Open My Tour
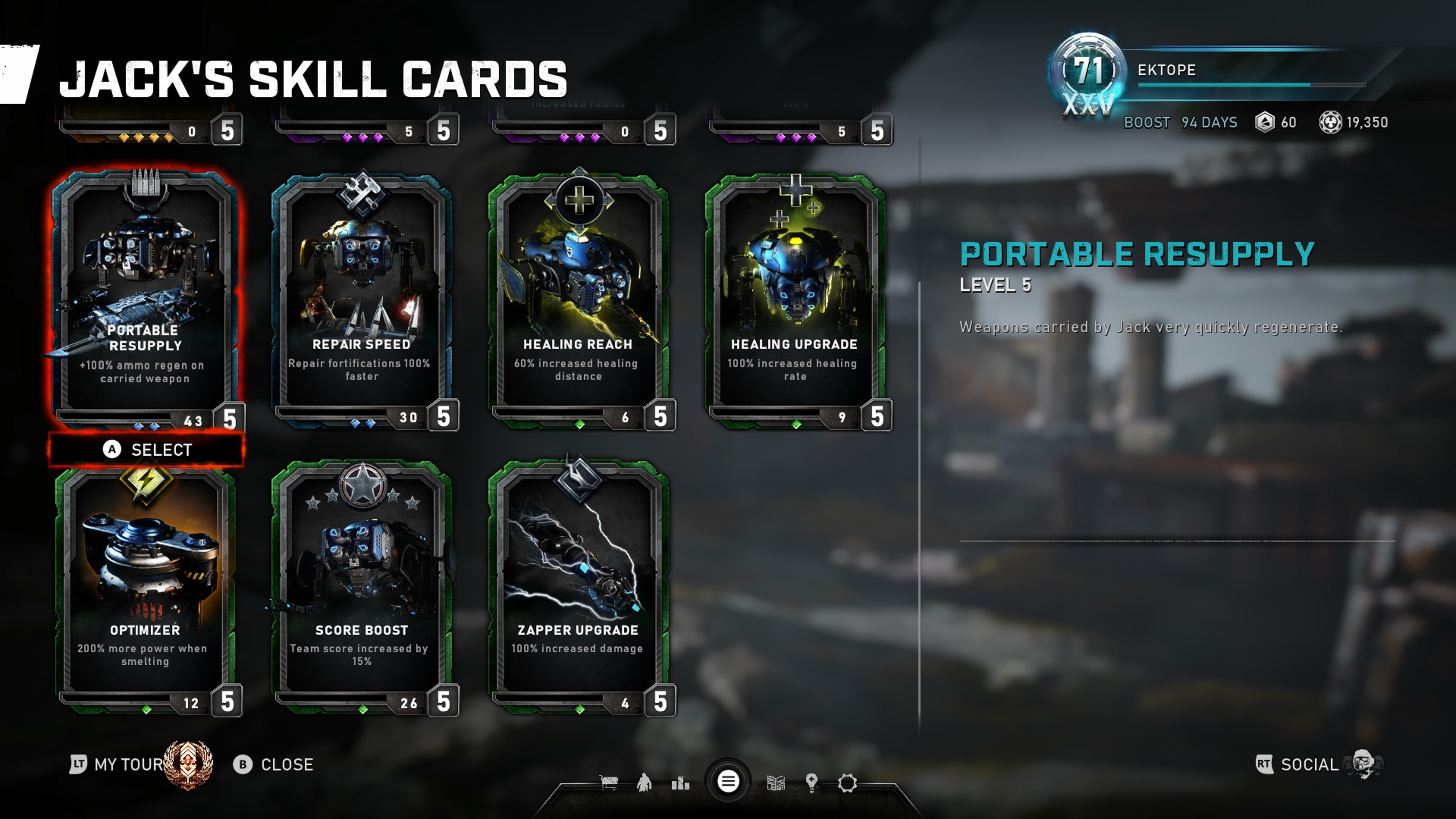Image resolution: width=1456 pixels, height=819 pixels. tap(128, 765)
